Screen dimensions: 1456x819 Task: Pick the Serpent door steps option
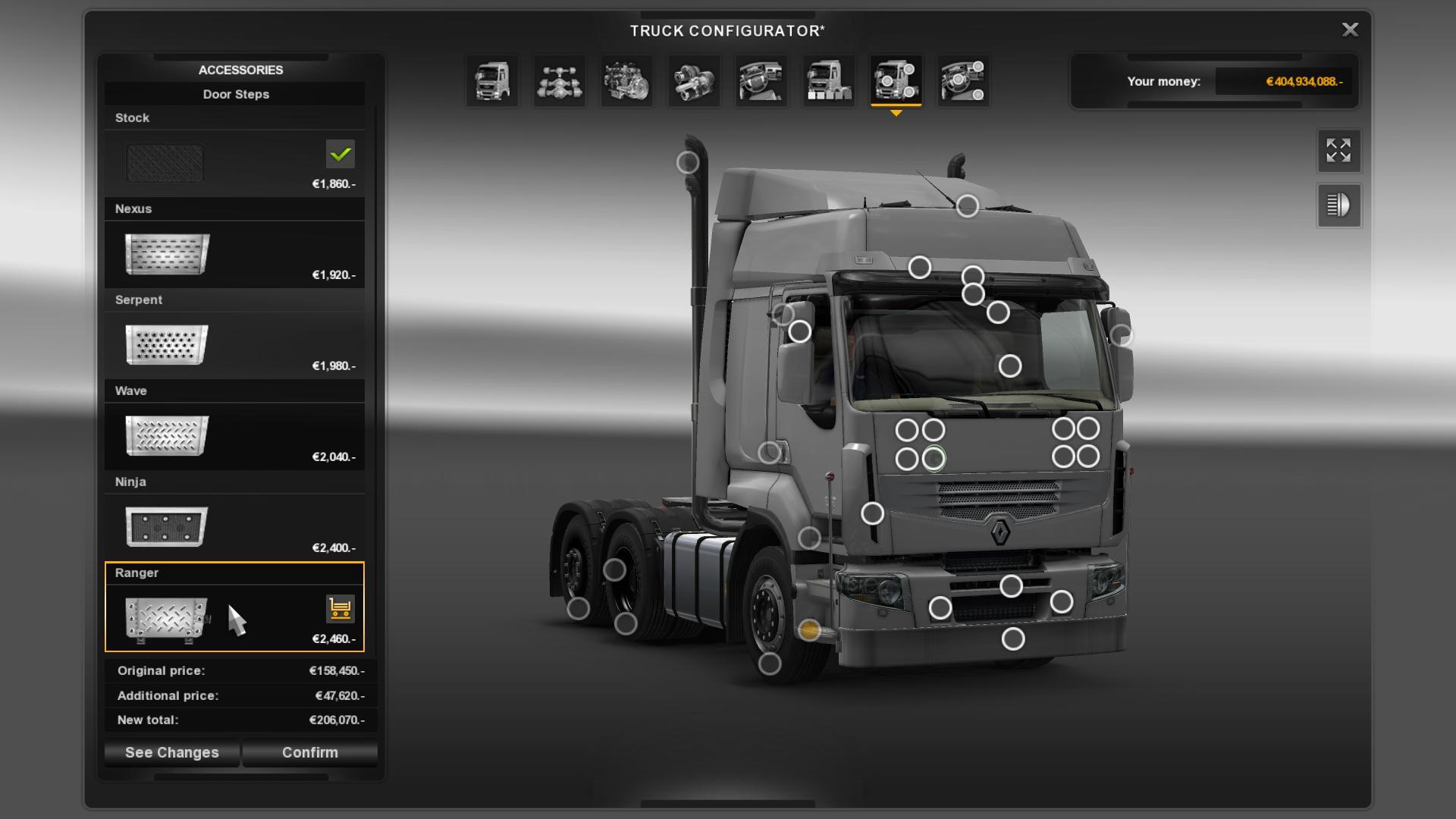click(234, 344)
